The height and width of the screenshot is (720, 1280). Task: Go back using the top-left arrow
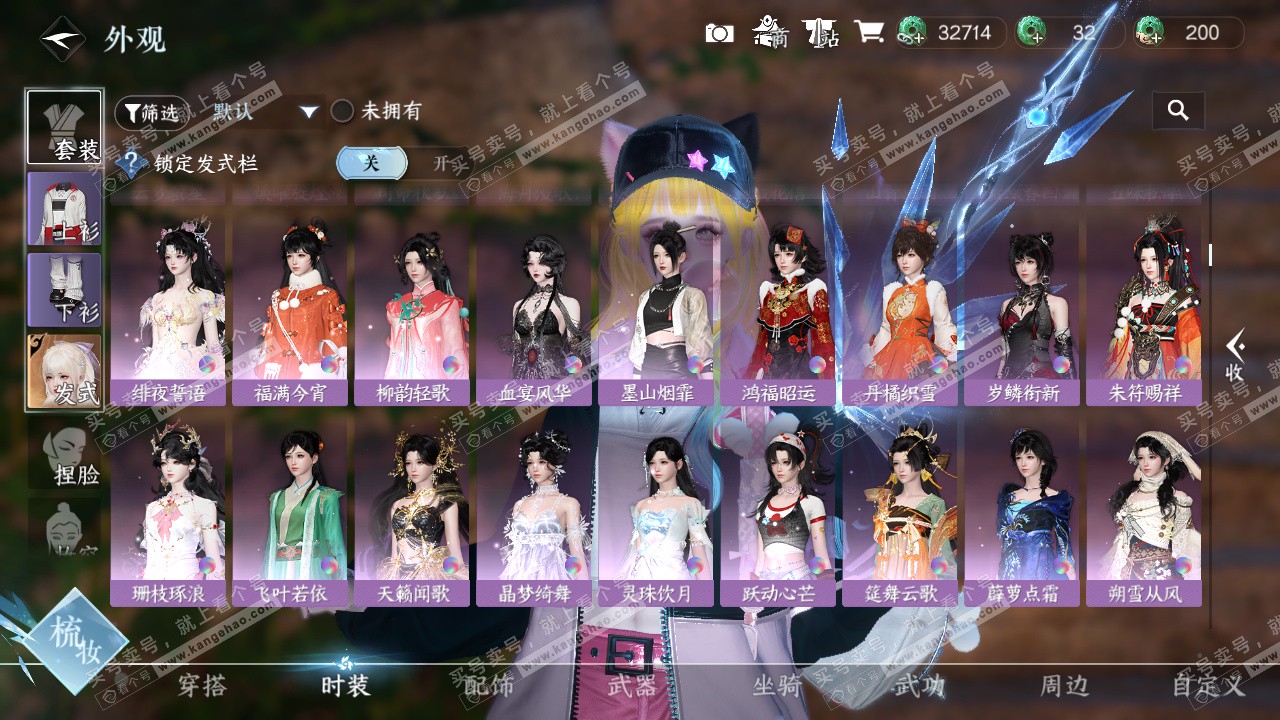coord(62,39)
